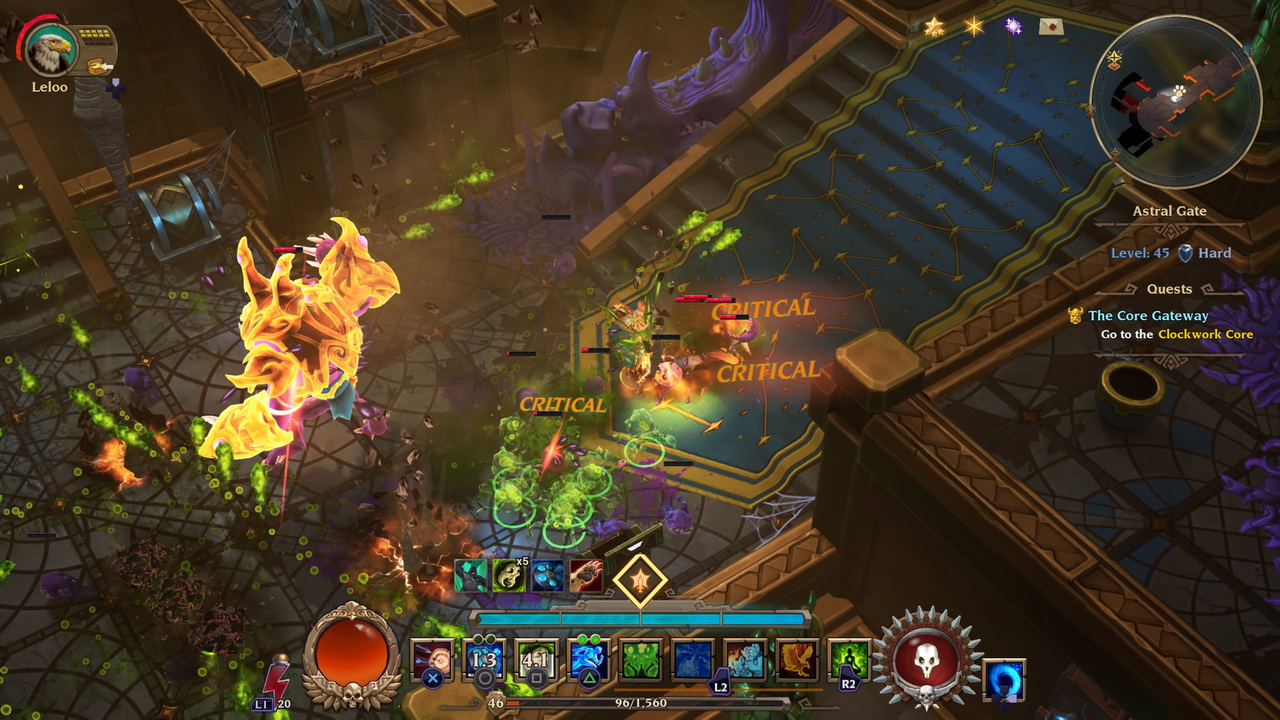Image resolution: width=1280 pixels, height=720 pixels.
Task: Activate the punching fist skill
Action: pyautogui.click(x=433, y=660)
